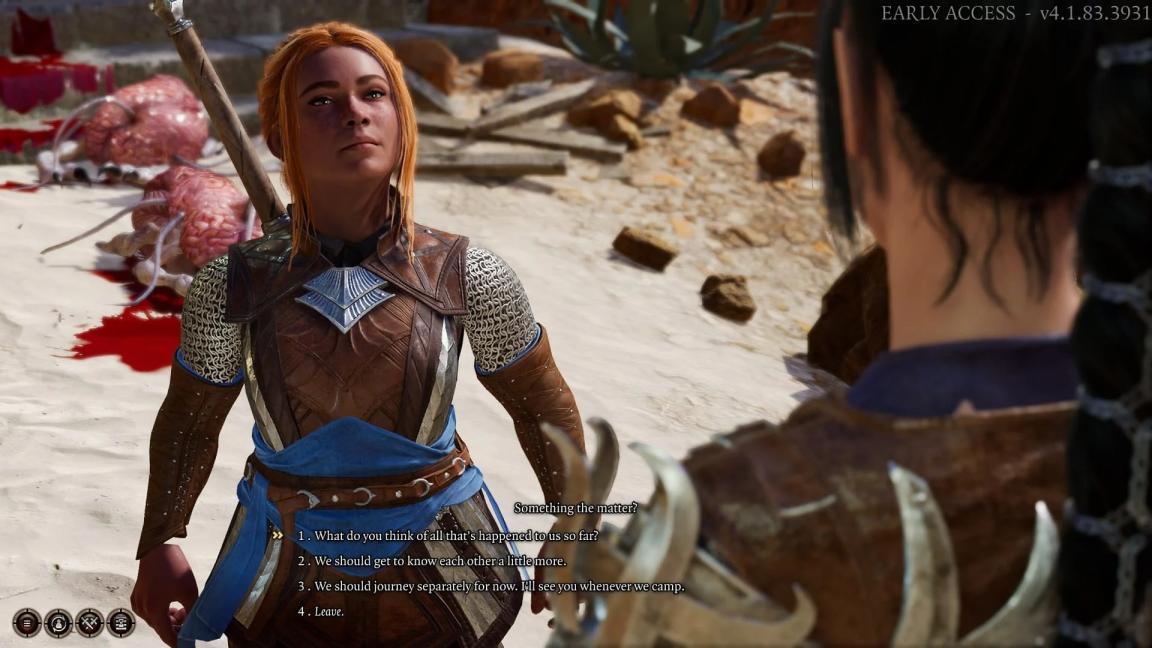
Task: Ask what she thinks of all that's happened
Action: [456, 536]
